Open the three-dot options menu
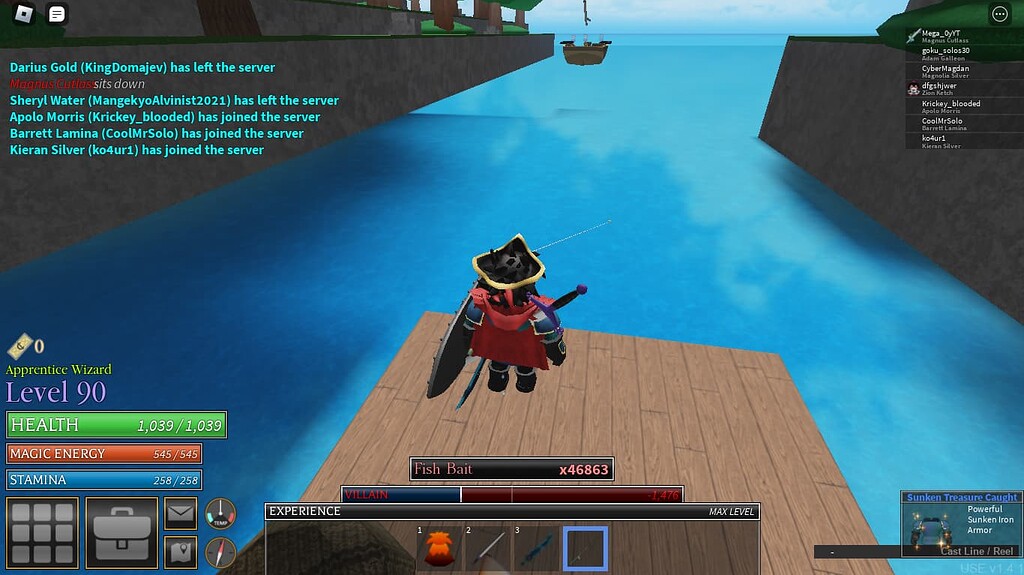1024x575 pixels. click(999, 14)
